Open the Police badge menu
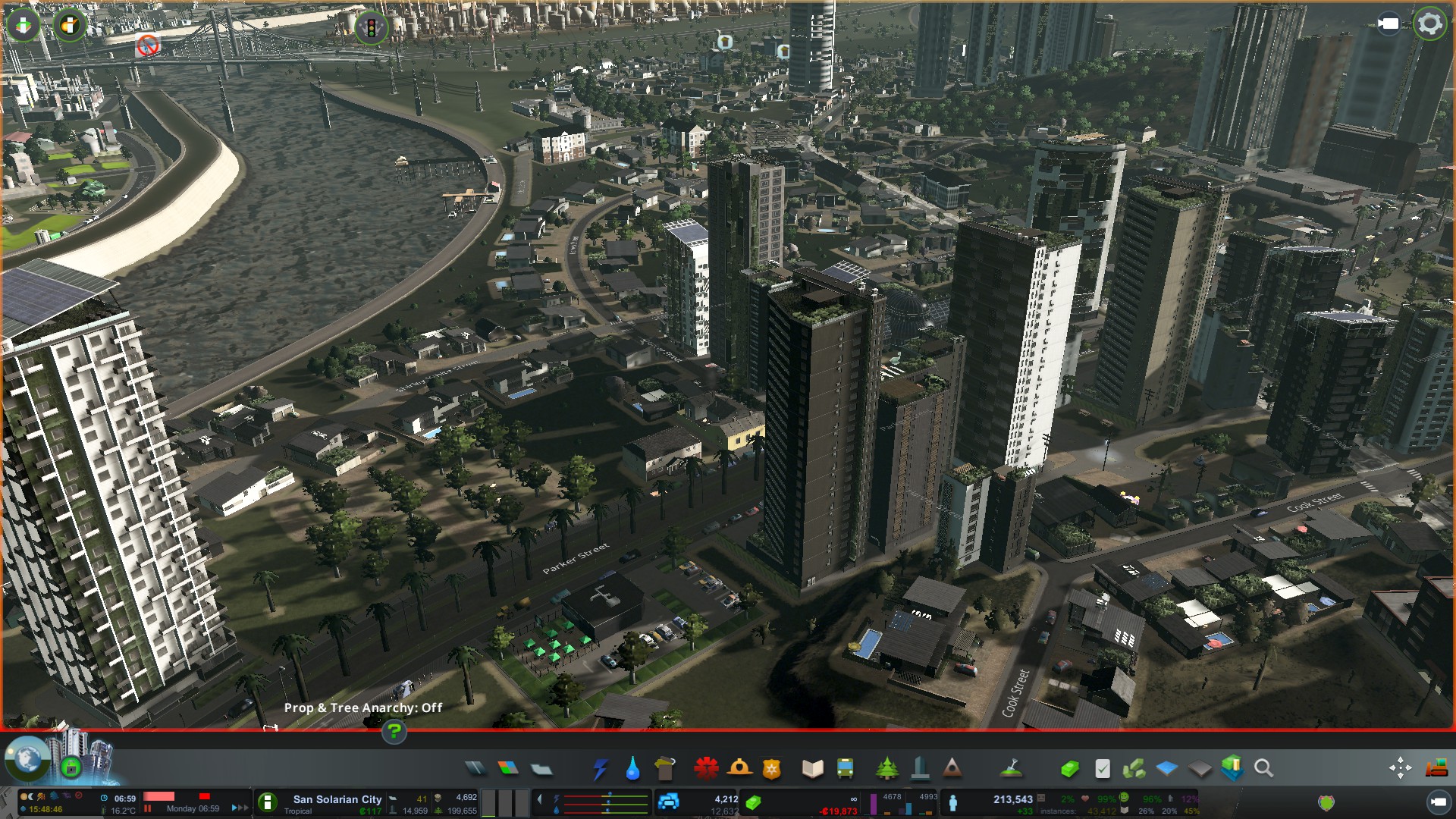 (x=772, y=769)
